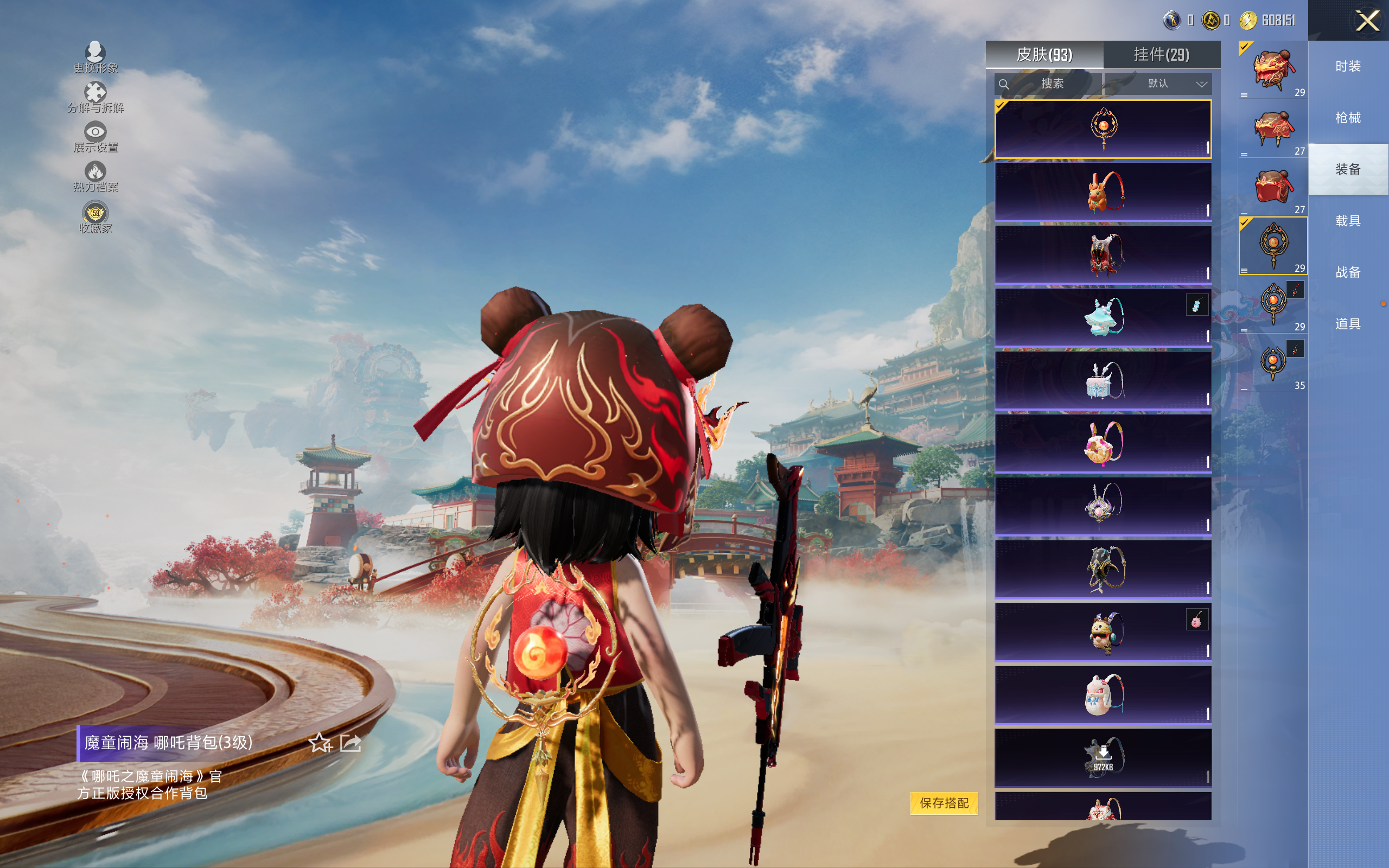Go to the 枪械 category
The image size is (1389, 868).
[1348, 118]
